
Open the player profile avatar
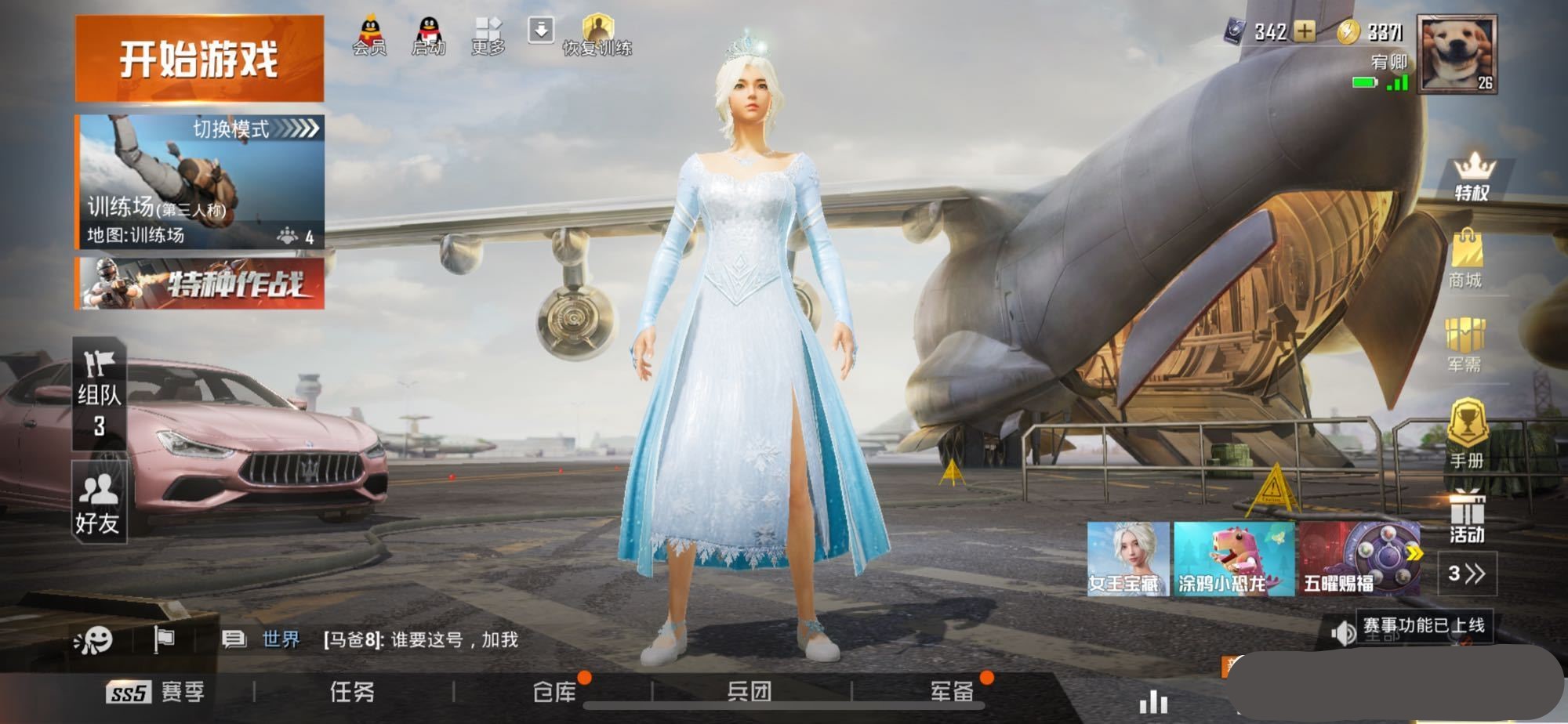pos(1458,55)
